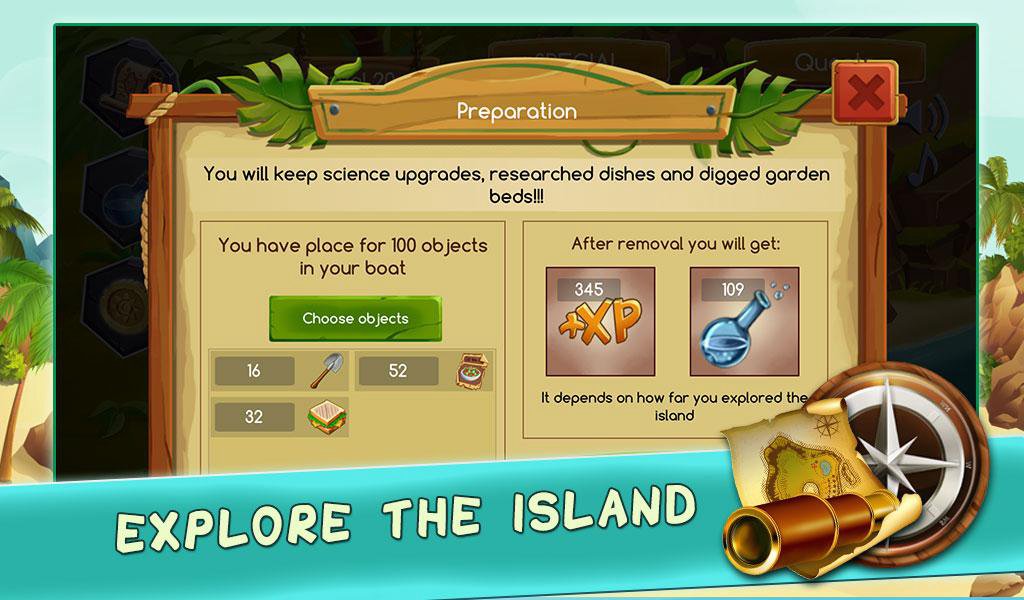
Task: Close the Preparation dialog with red X
Action: [x=863, y=93]
